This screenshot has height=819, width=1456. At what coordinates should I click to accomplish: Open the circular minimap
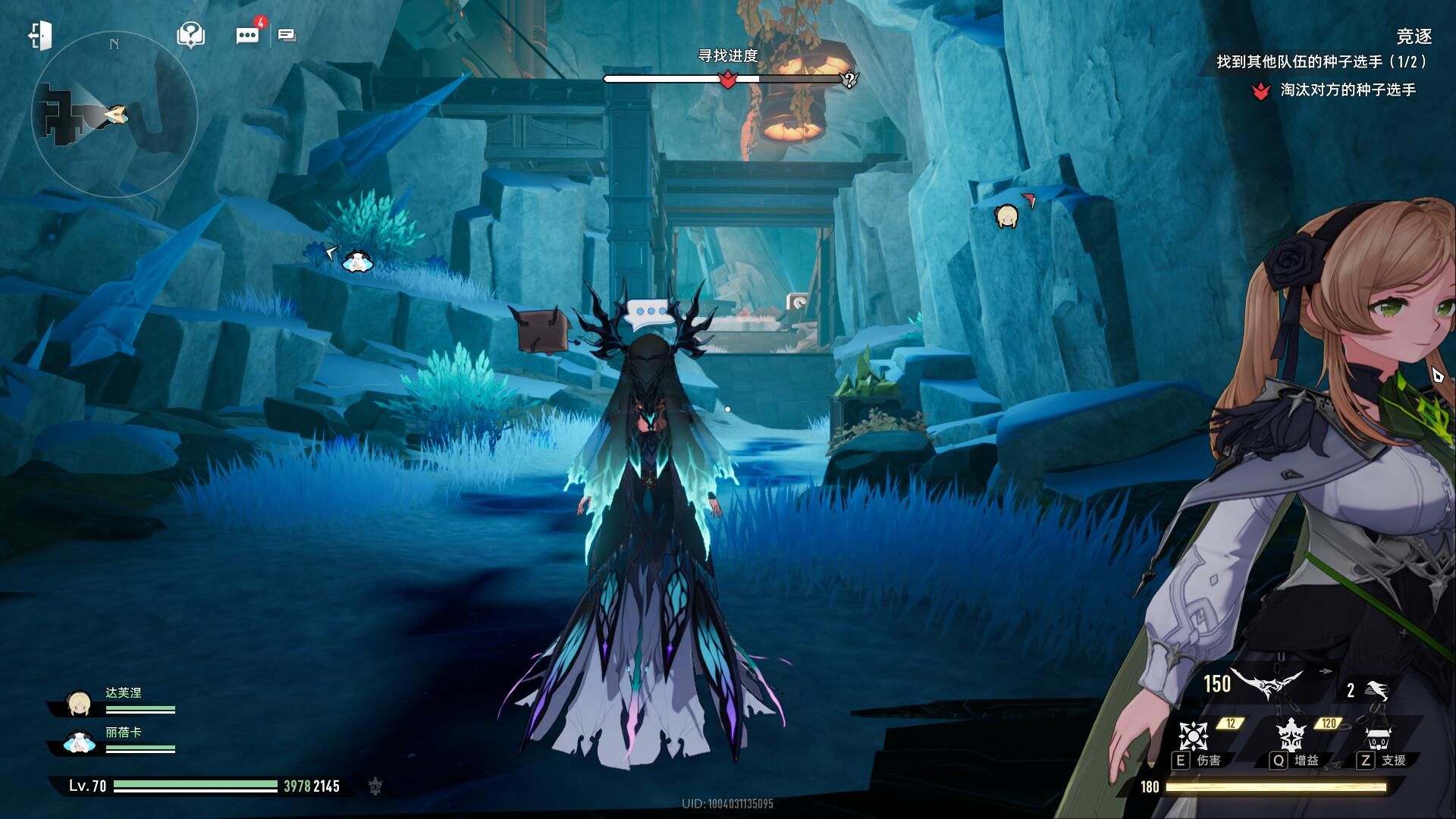115,115
